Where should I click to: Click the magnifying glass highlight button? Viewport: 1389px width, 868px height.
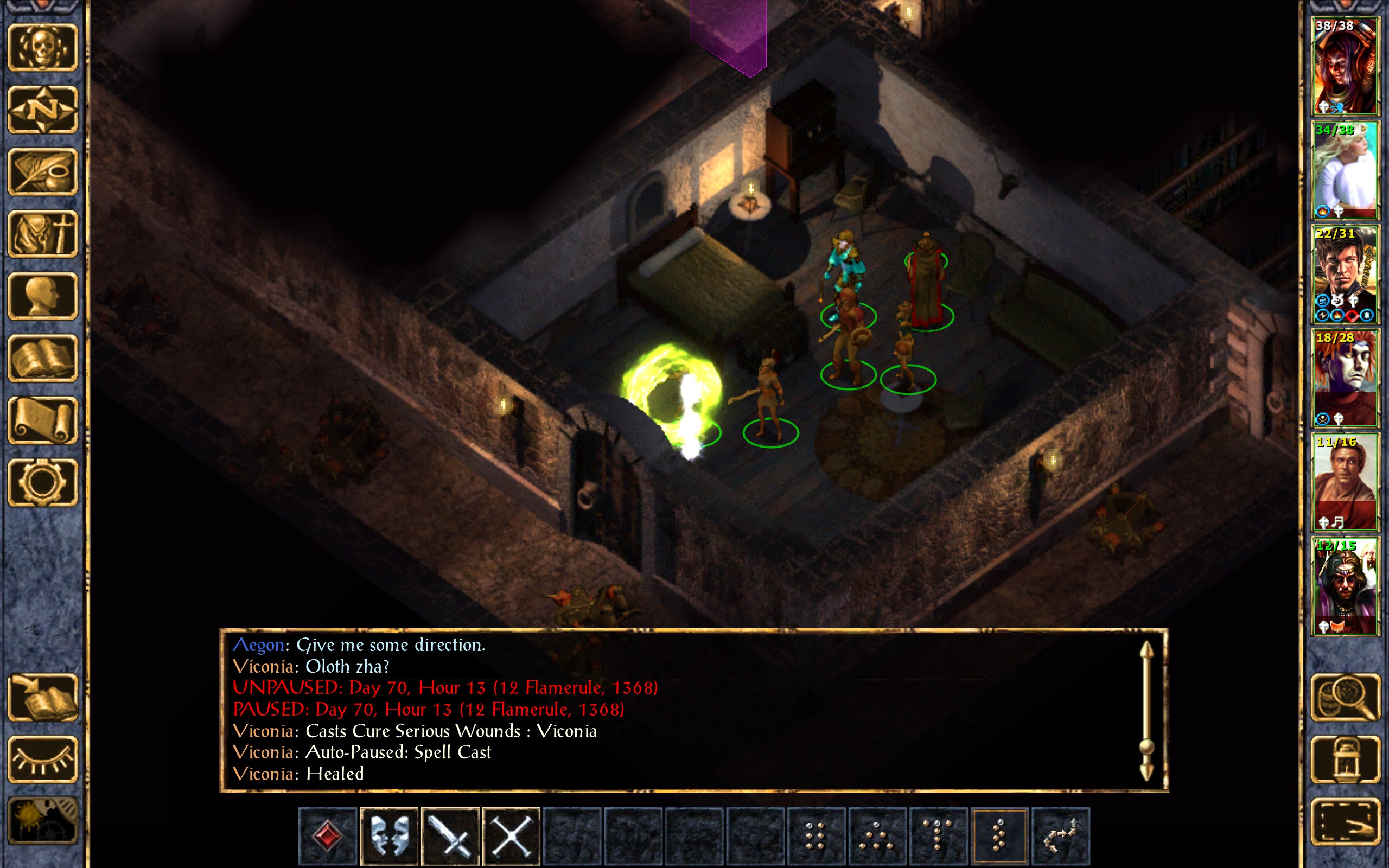(1345, 698)
